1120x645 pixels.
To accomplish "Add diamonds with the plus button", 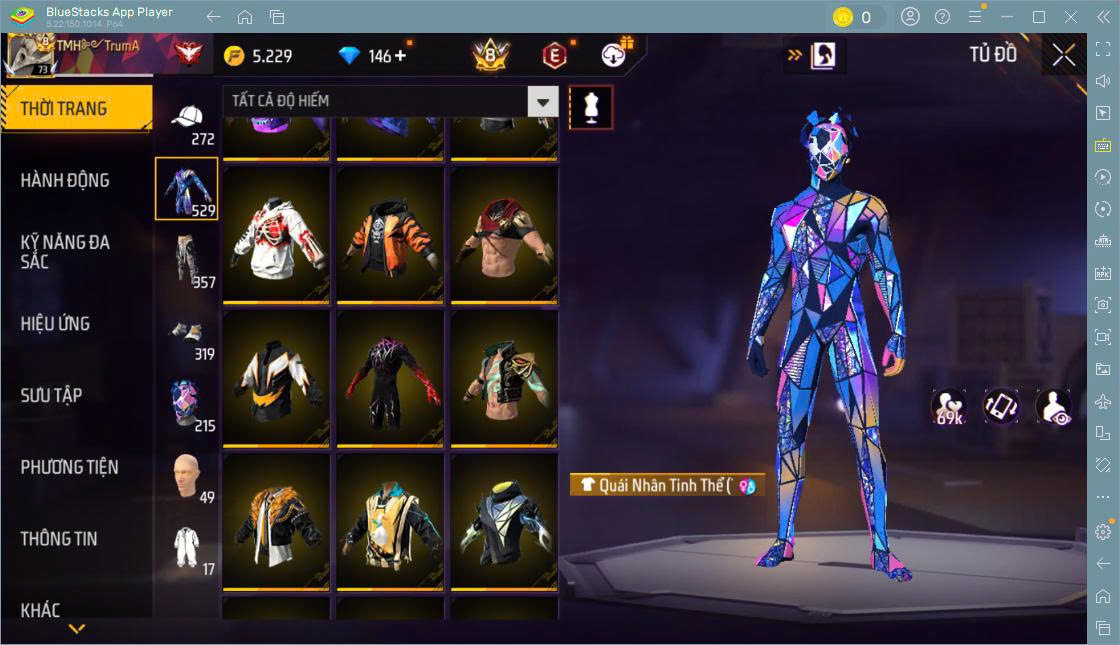I will [401, 56].
